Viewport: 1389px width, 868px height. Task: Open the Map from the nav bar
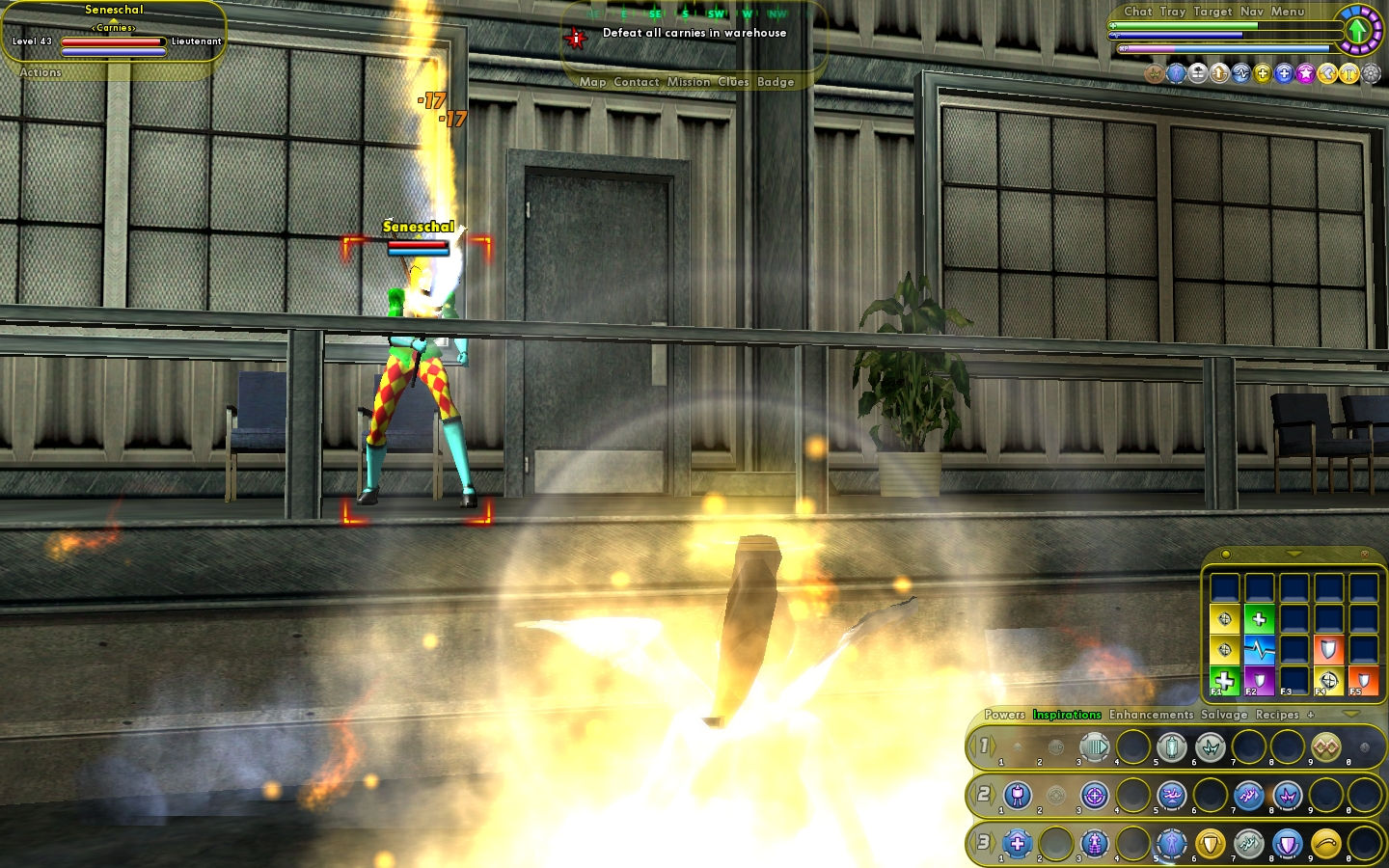pyautogui.click(x=592, y=82)
